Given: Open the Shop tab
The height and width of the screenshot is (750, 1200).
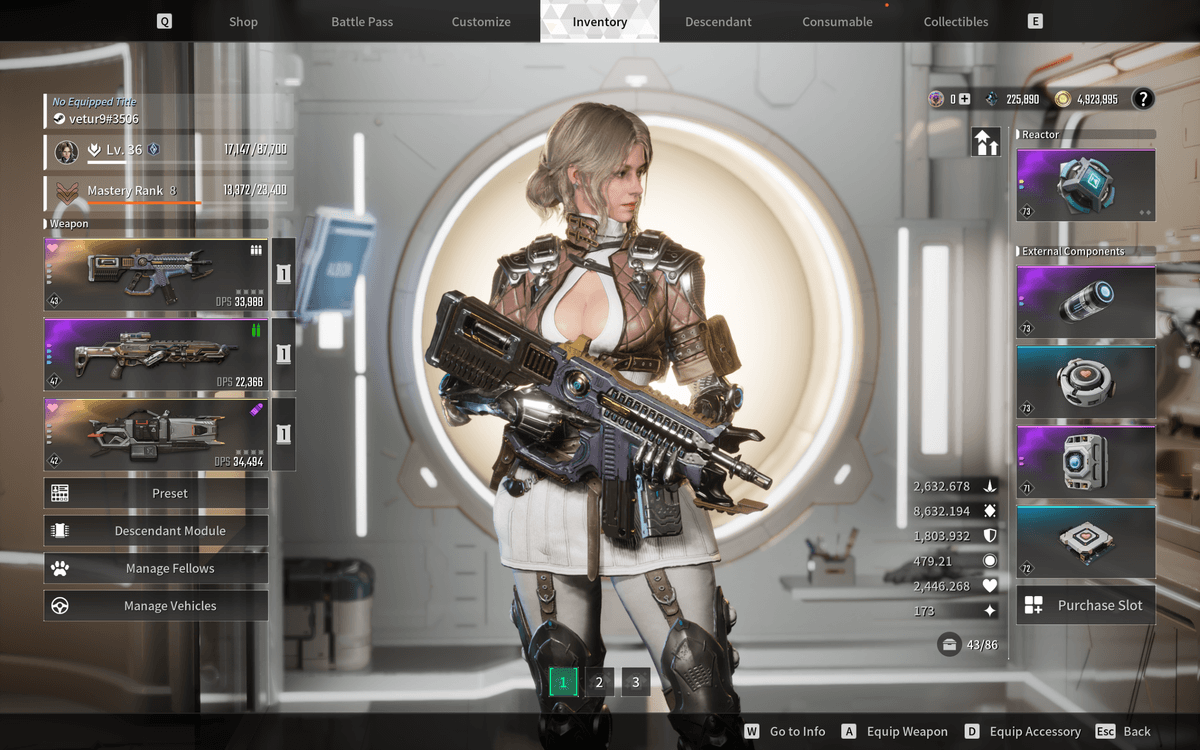Looking at the screenshot, I should (x=243, y=21).
